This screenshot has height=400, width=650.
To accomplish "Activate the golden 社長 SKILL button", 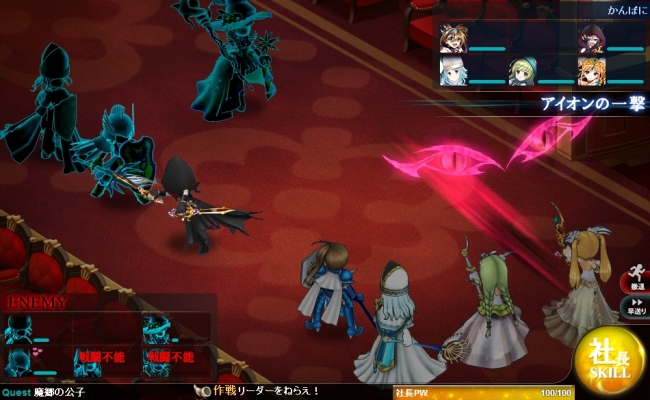I will pyautogui.click(x=609, y=360).
